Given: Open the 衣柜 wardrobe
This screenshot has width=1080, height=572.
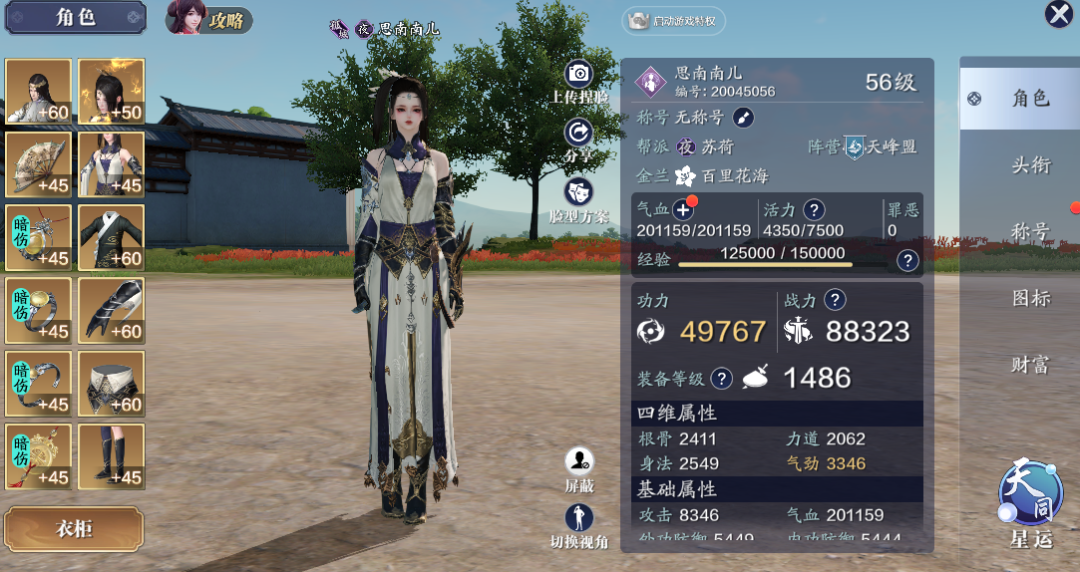Looking at the screenshot, I should coord(73,529).
